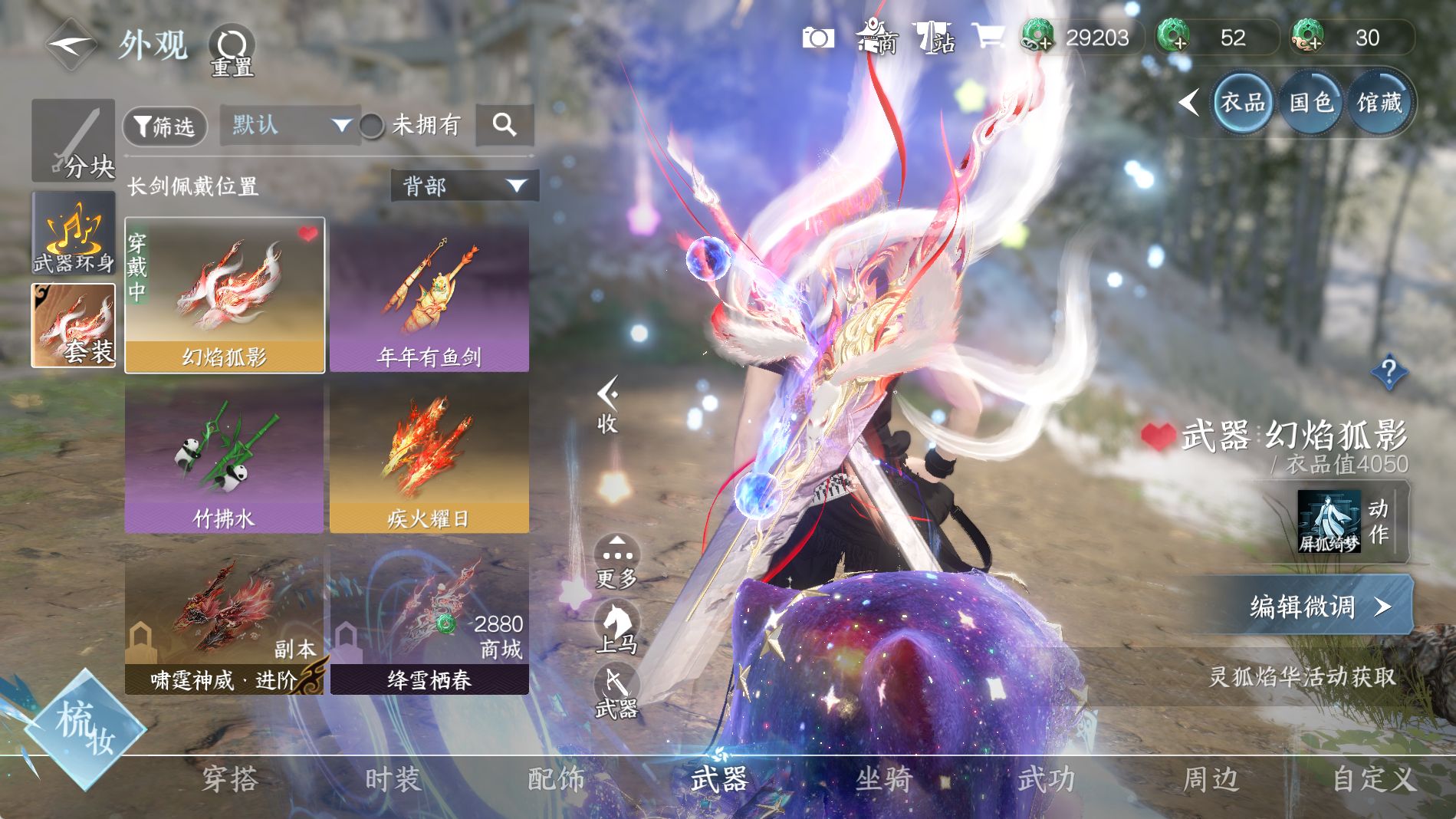1456x819 pixels.
Task: Mount up with the 上马 horse button
Action: tap(616, 628)
